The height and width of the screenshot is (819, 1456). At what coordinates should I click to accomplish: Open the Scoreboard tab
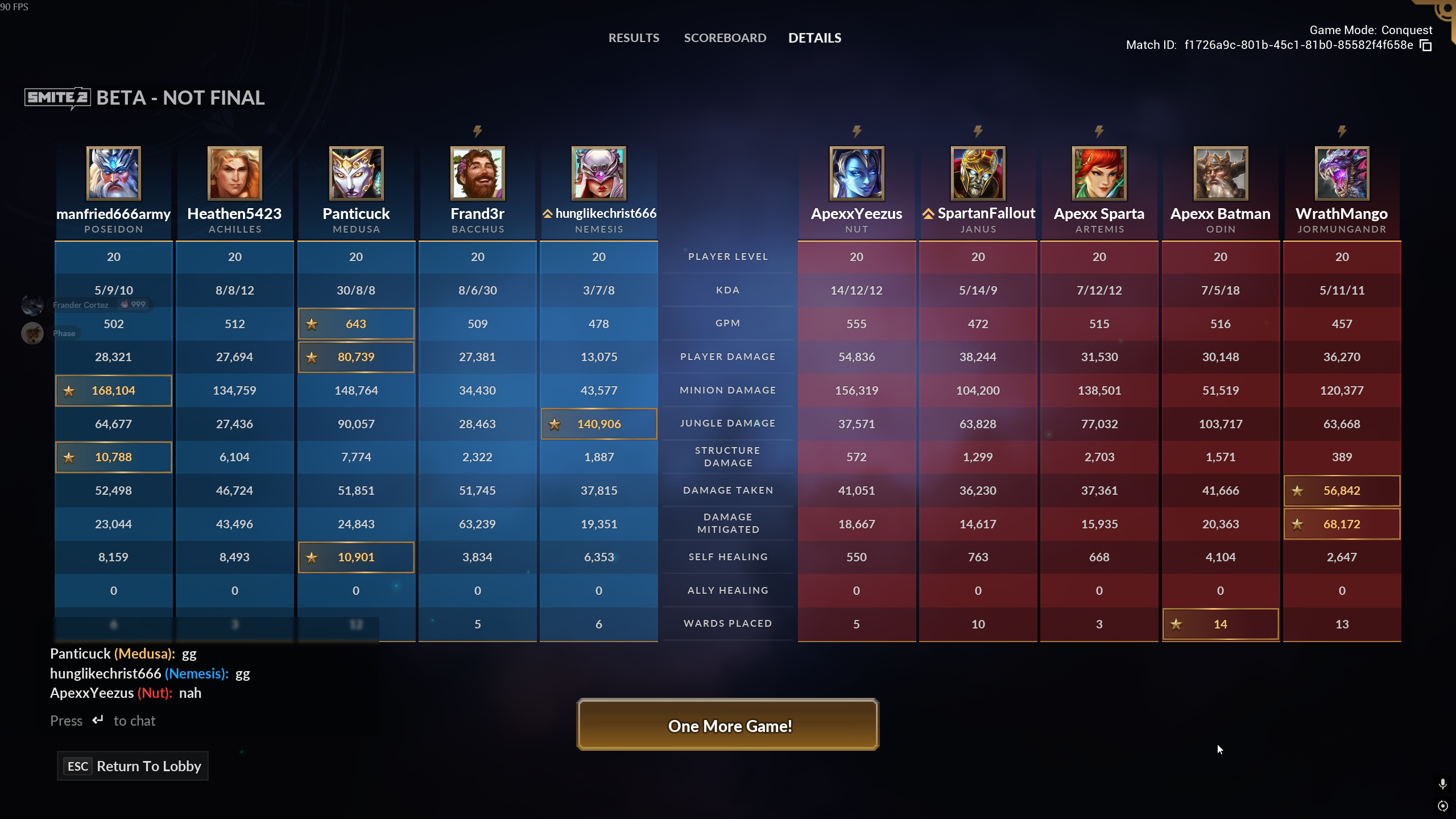[725, 38]
